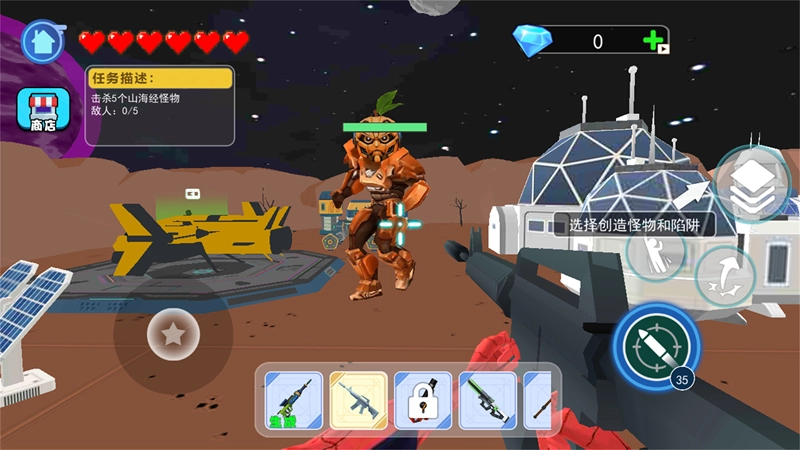This screenshot has height=450, width=800.
Task: Open the layers menu for monsters and traps
Action: tap(752, 183)
